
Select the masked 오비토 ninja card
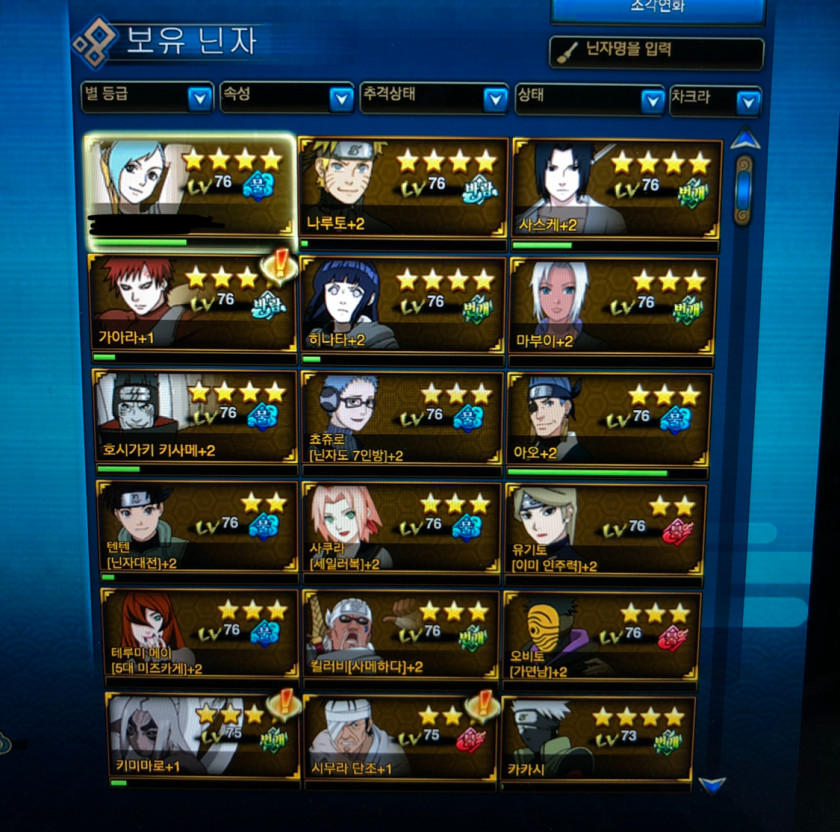coord(602,636)
